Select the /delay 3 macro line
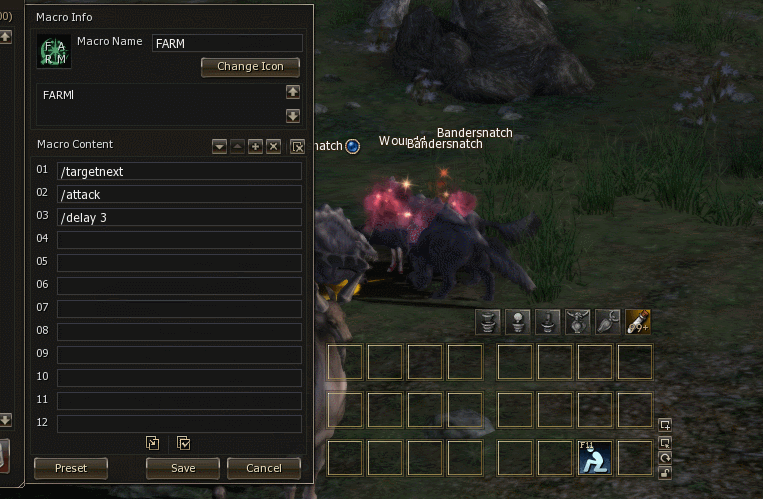The height and width of the screenshot is (499, 763). pos(179,217)
